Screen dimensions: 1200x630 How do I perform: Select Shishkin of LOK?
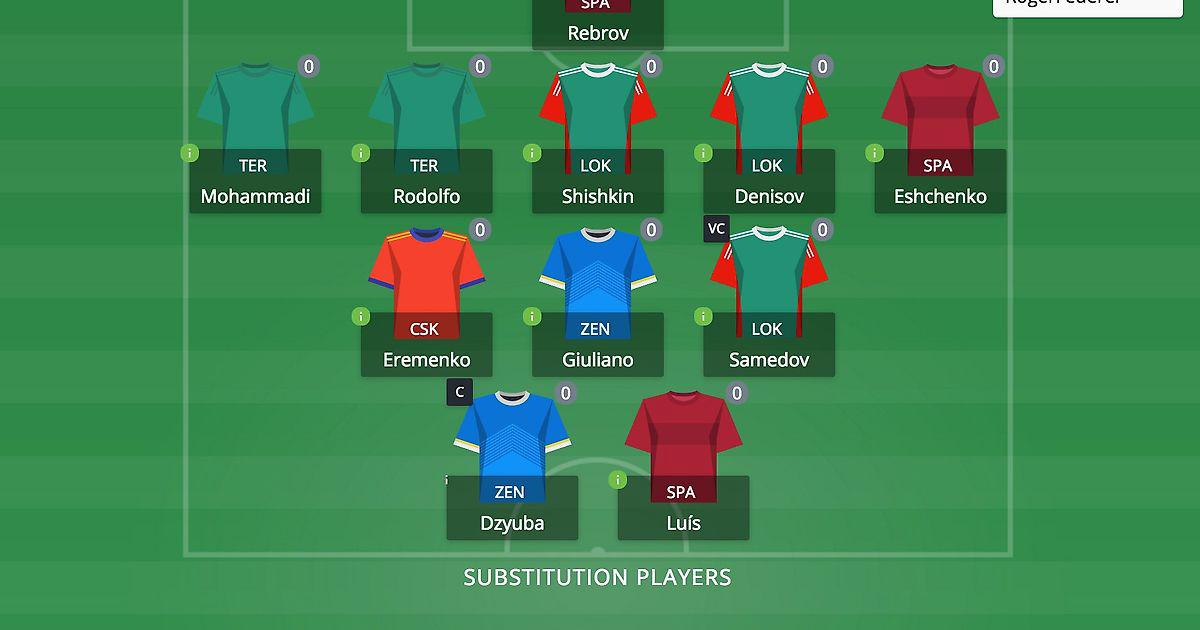click(x=597, y=182)
